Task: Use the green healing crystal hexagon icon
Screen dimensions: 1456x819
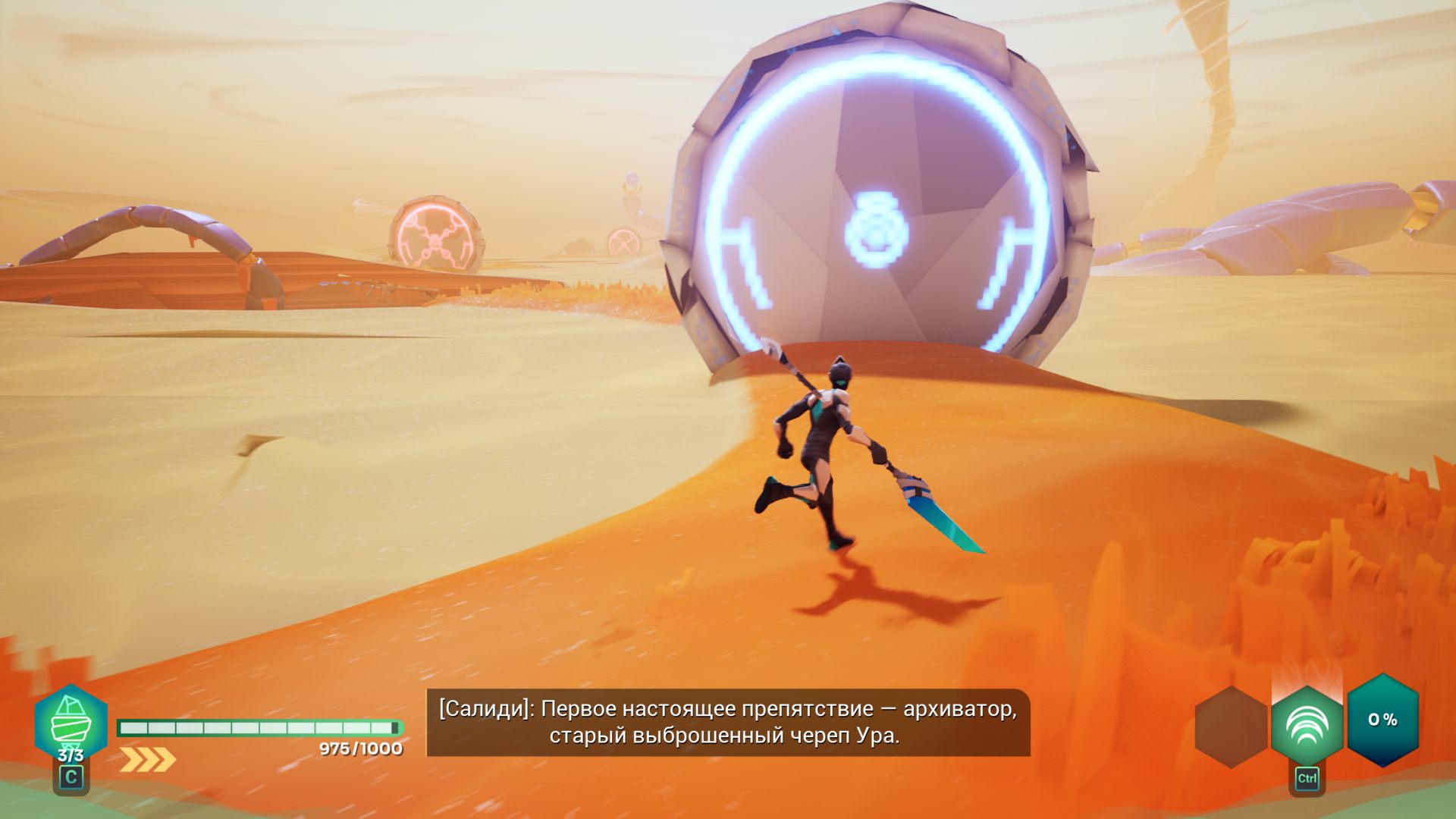Action: tap(71, 722)
